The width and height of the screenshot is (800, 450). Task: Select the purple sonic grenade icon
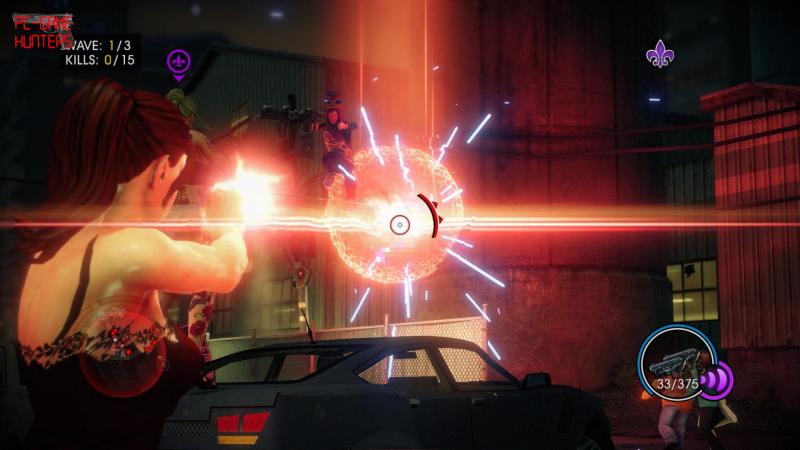click(717, 380)
